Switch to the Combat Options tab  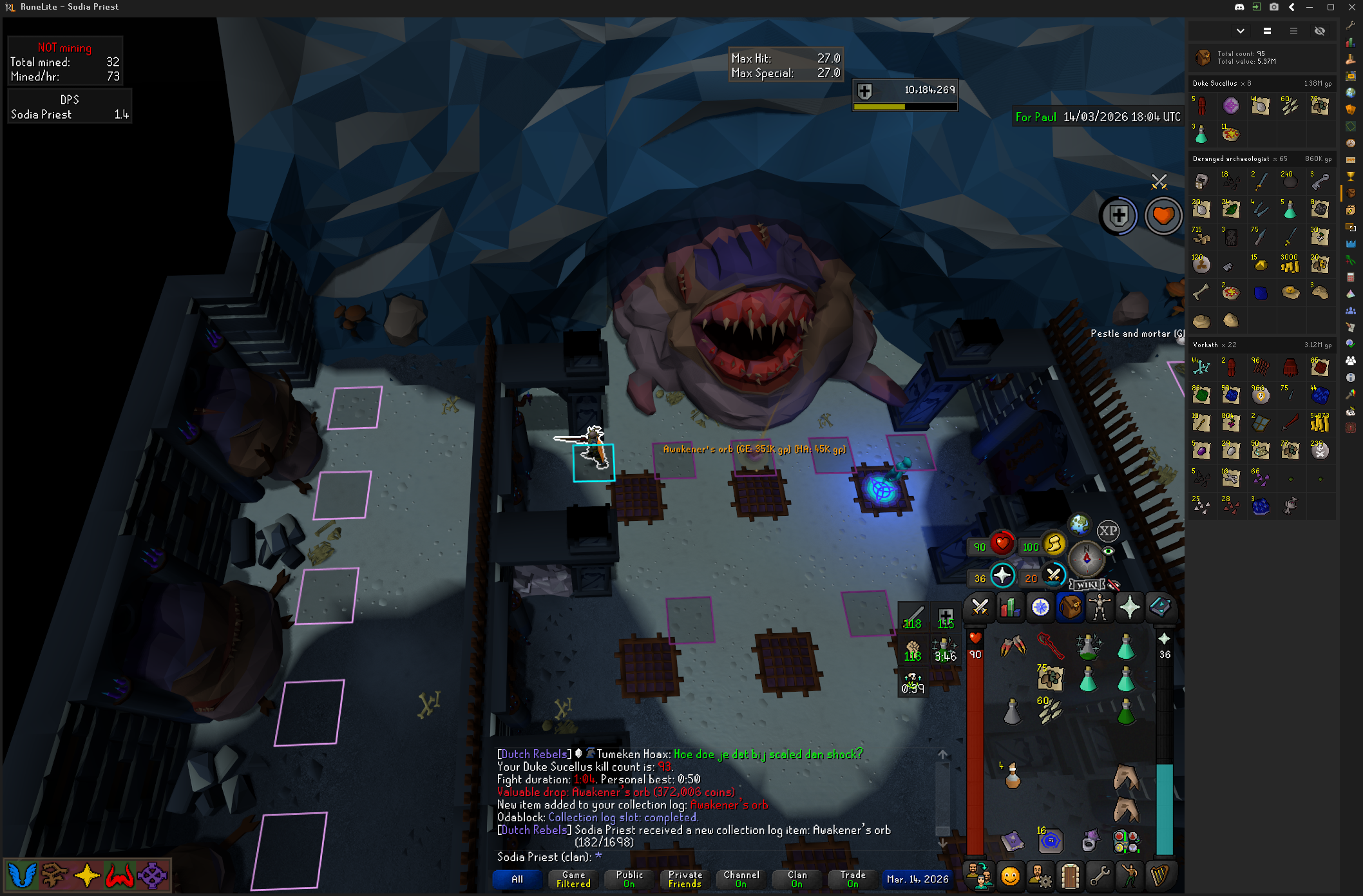980,607
